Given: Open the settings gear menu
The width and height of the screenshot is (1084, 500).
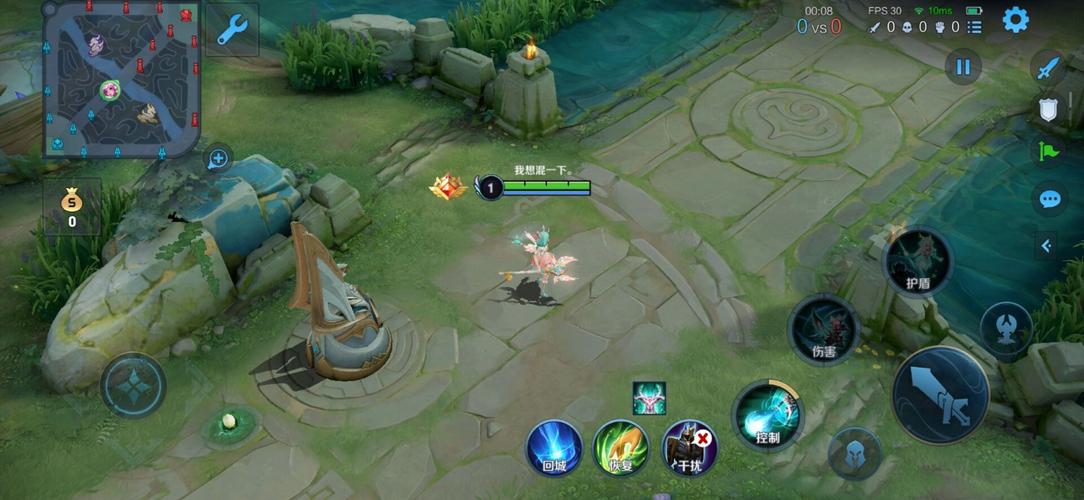Looking at the screenshot, I should (1015, 20).
